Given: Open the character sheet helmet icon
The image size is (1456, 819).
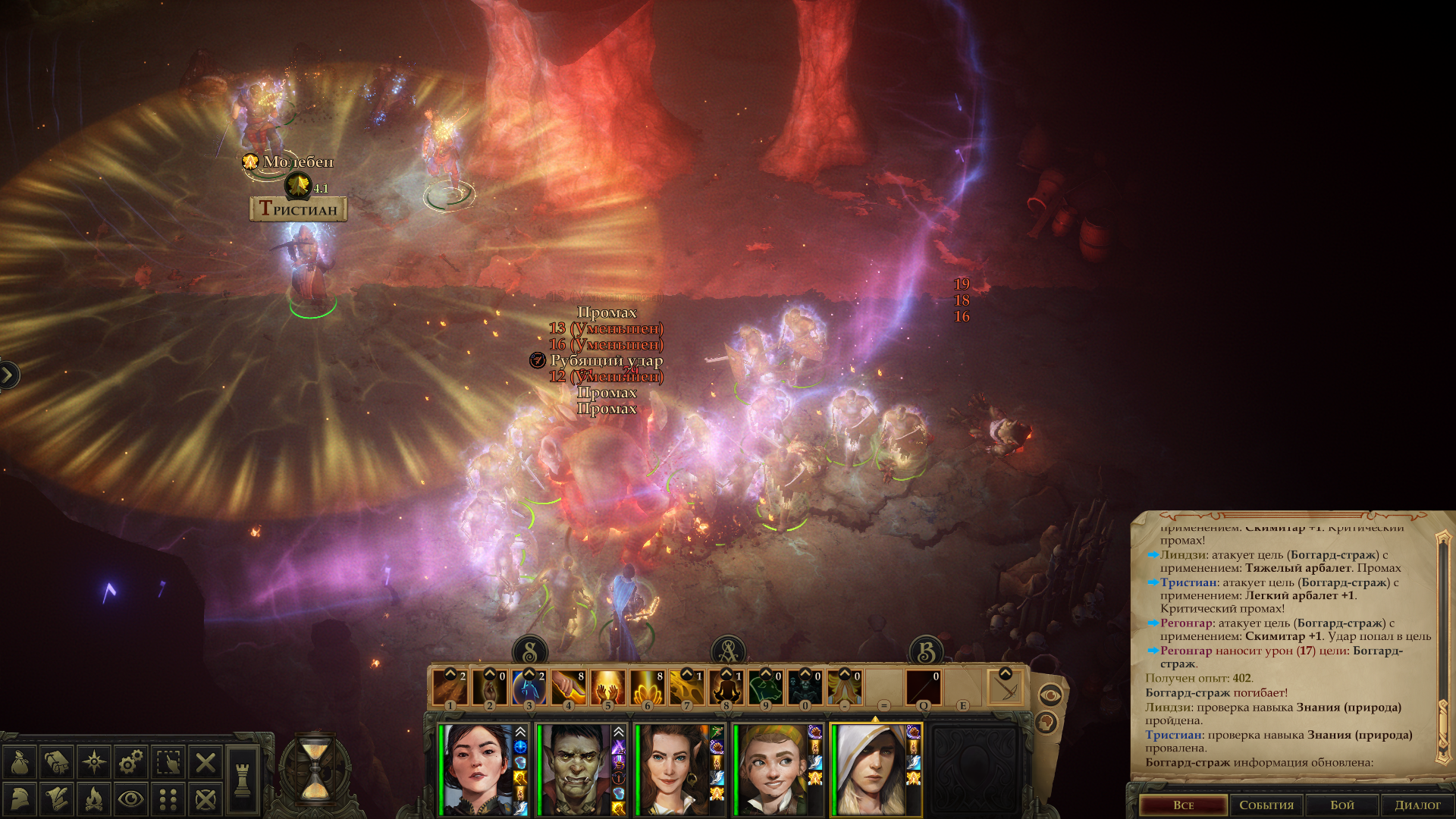Looking at the screenshot, I should point(20,799).
